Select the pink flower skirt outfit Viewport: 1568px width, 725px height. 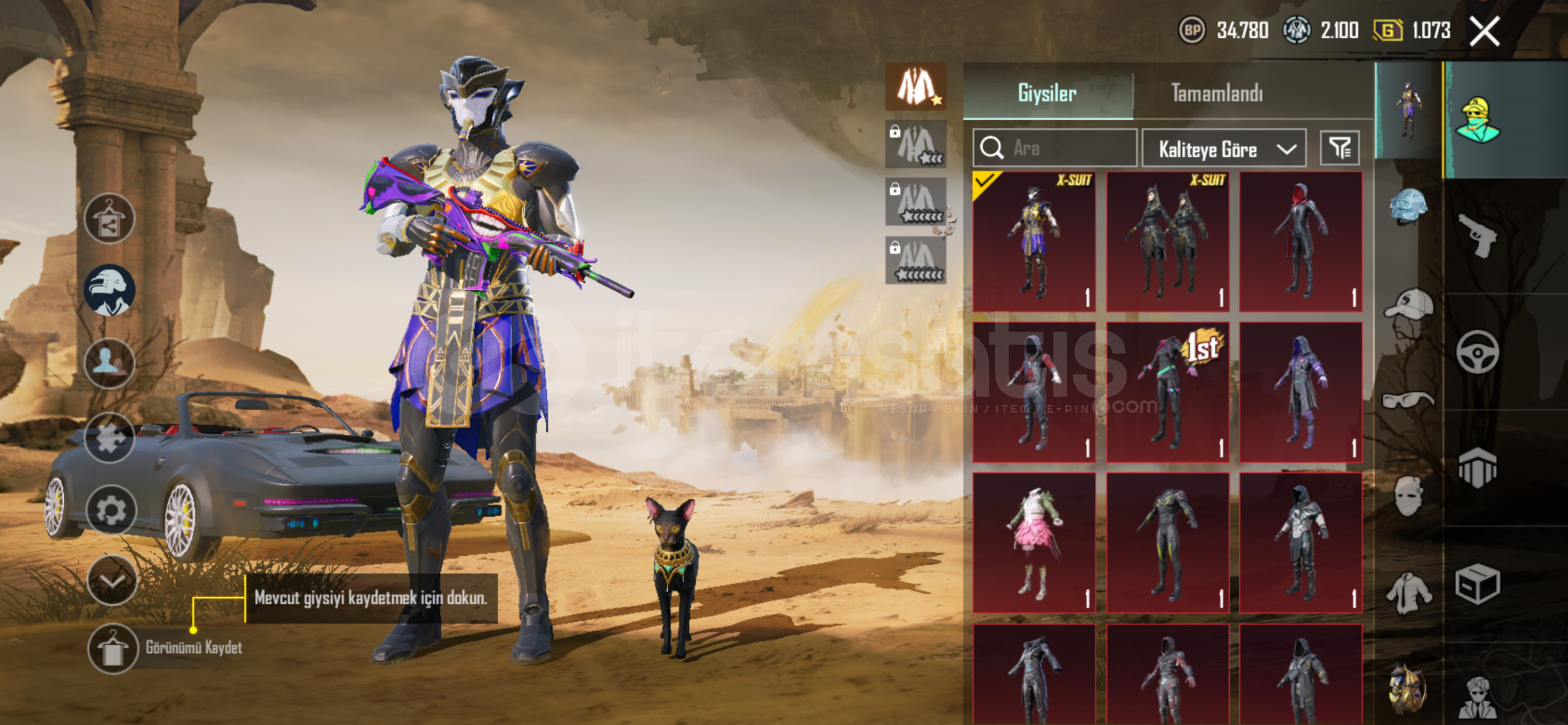[x=1034, y=542]
